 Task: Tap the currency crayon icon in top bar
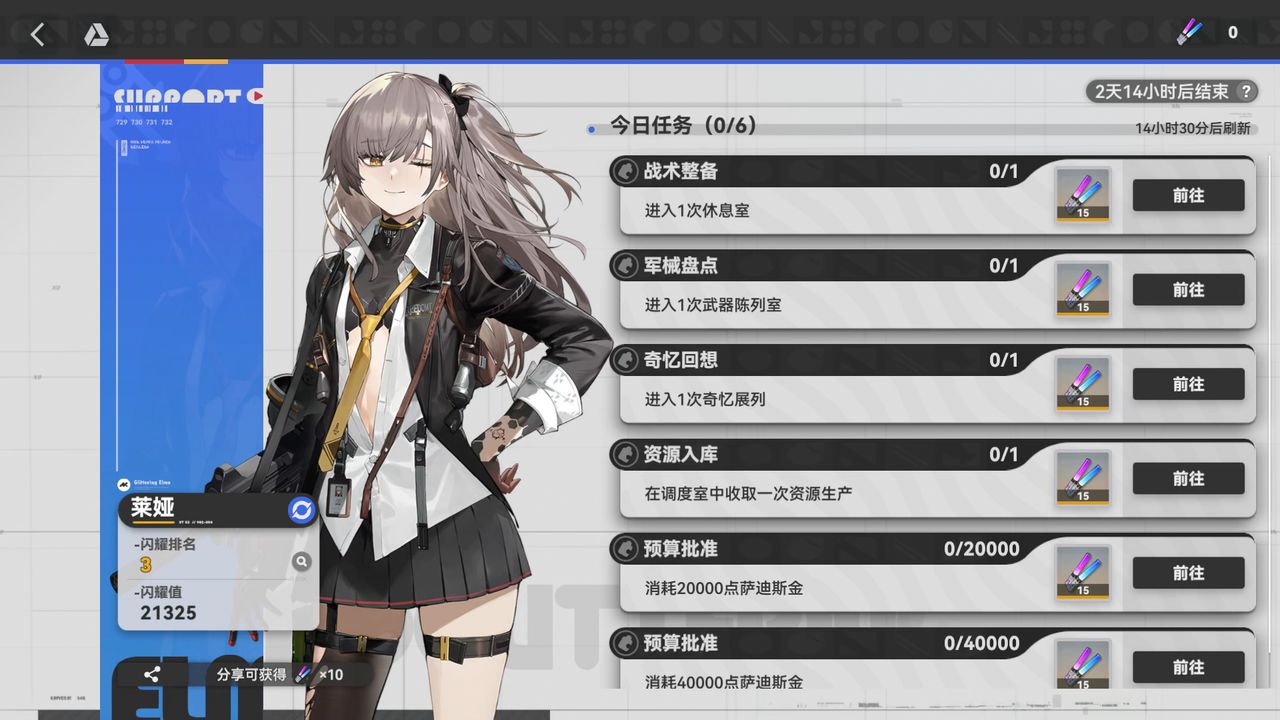(x=1191, y=32)
